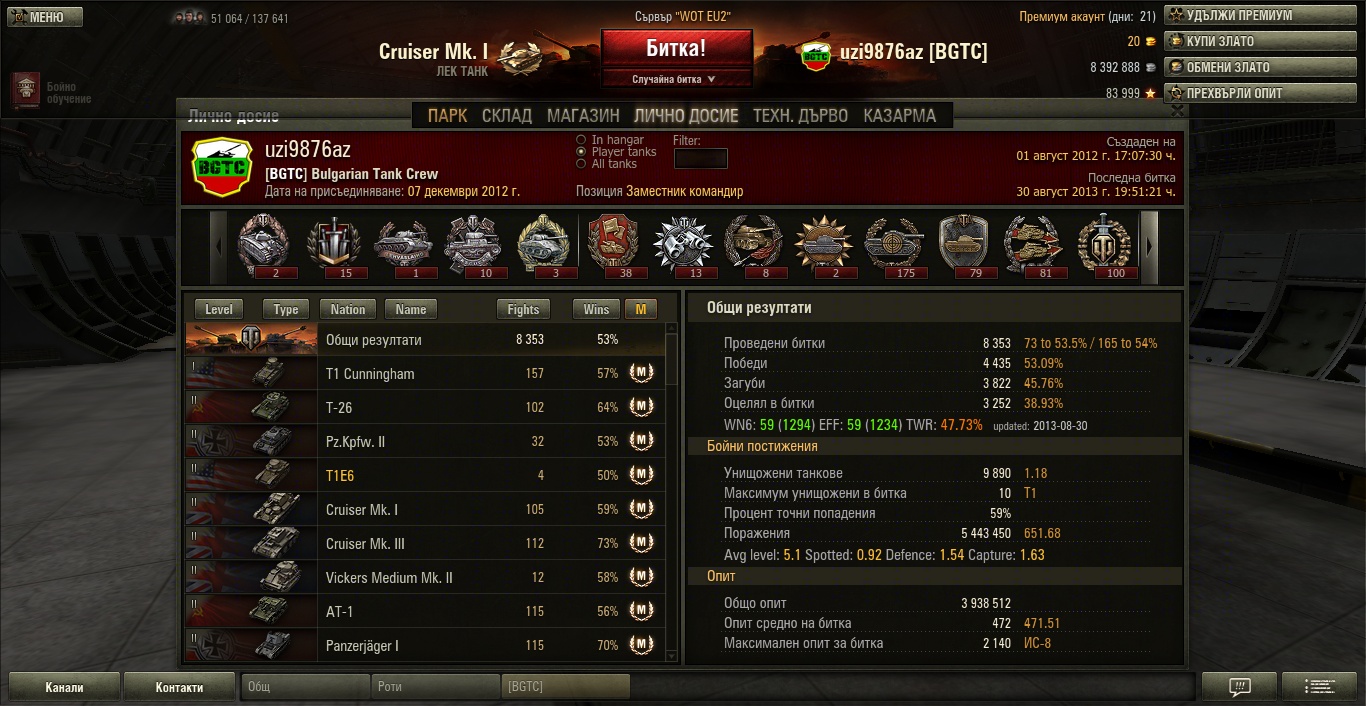Image resolution: width=1366 pixels, height=706 pixels.
Task: Select the T1 Cunningham row
Action: tap(425, 374)
